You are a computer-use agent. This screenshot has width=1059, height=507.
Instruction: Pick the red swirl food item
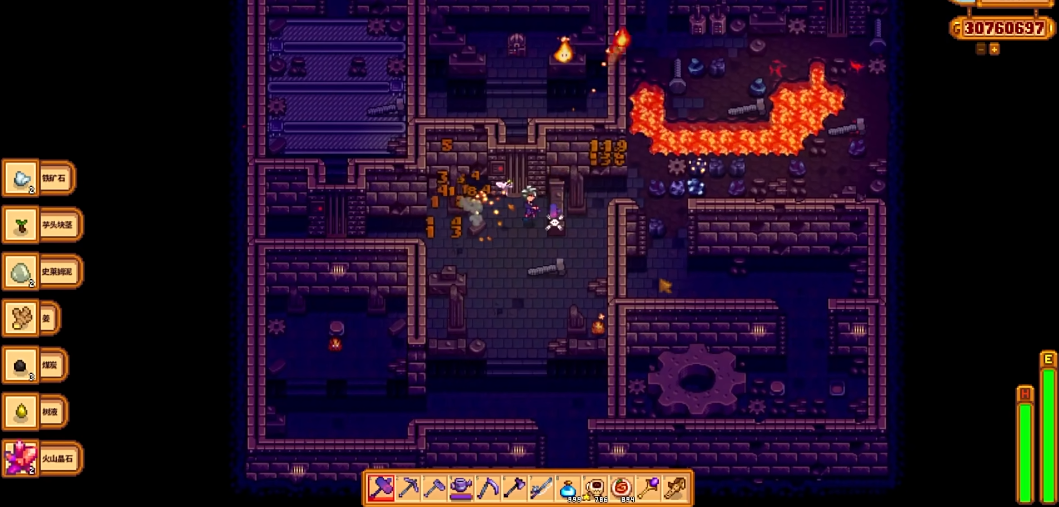621,488
